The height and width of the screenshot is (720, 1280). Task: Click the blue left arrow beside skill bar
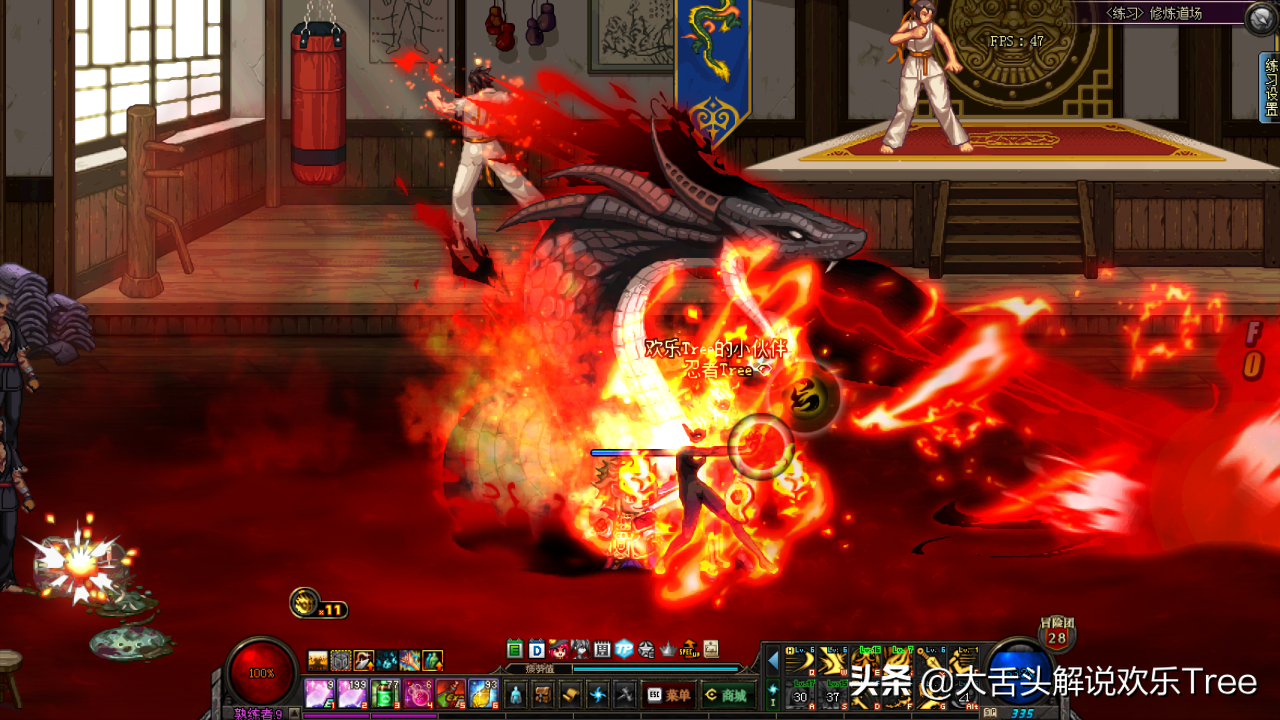[x=772, y=660]
